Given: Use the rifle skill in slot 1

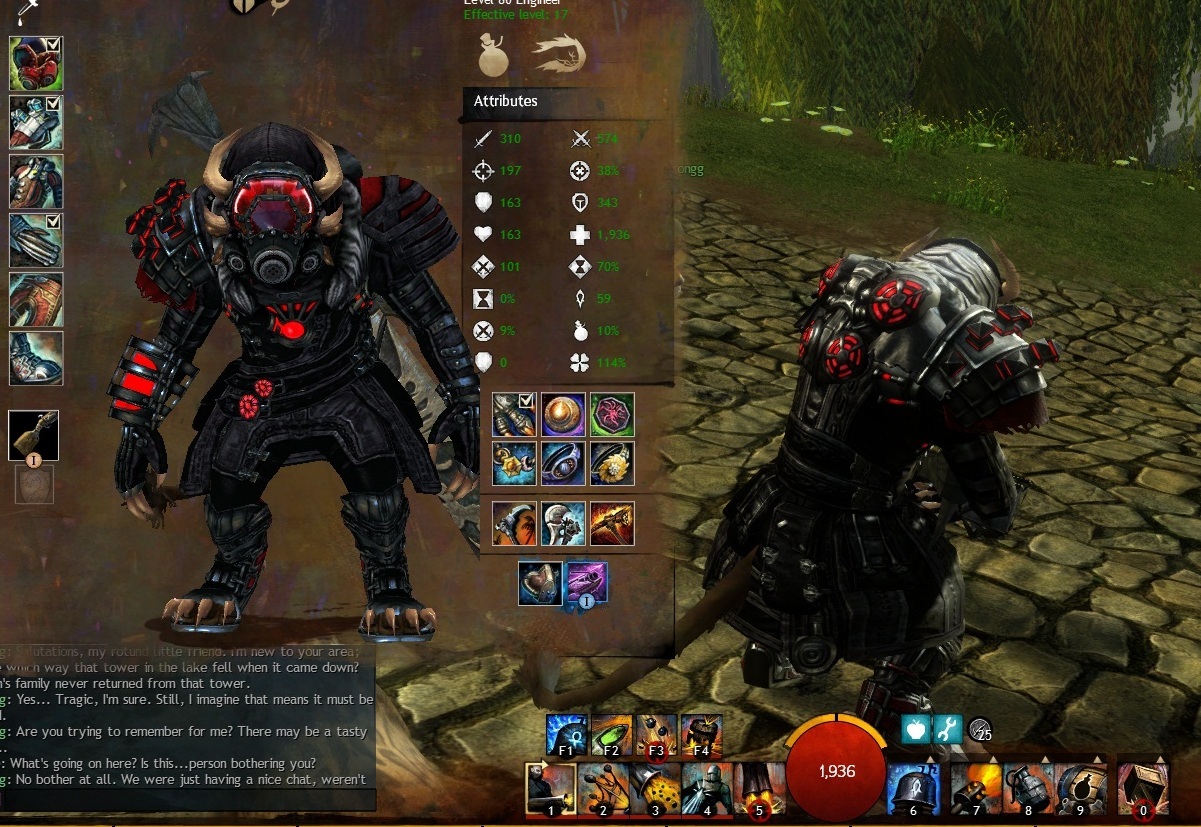Looking at the screenshot, I should (x=550, y=788).
